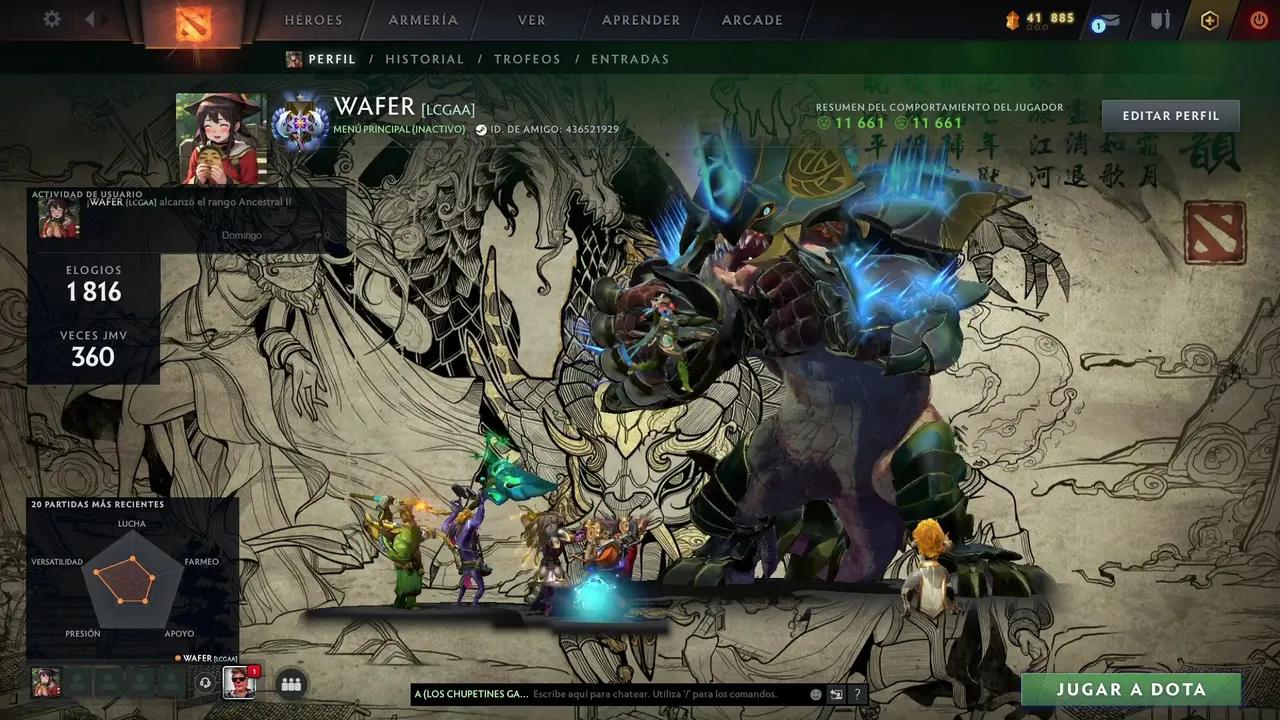
Task: Show the Entradas tab
Action: [x=630, y=59]
